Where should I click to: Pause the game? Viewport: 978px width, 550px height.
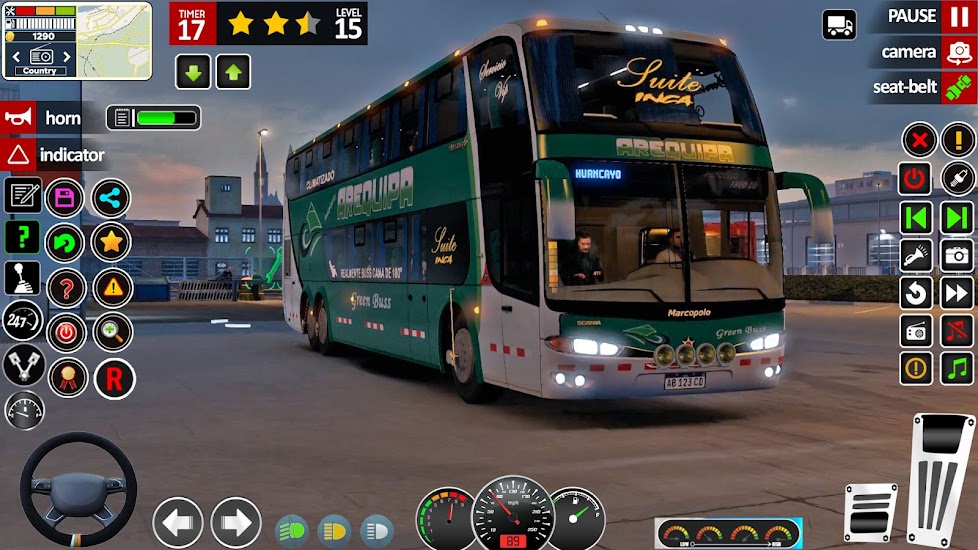(959, 17)
